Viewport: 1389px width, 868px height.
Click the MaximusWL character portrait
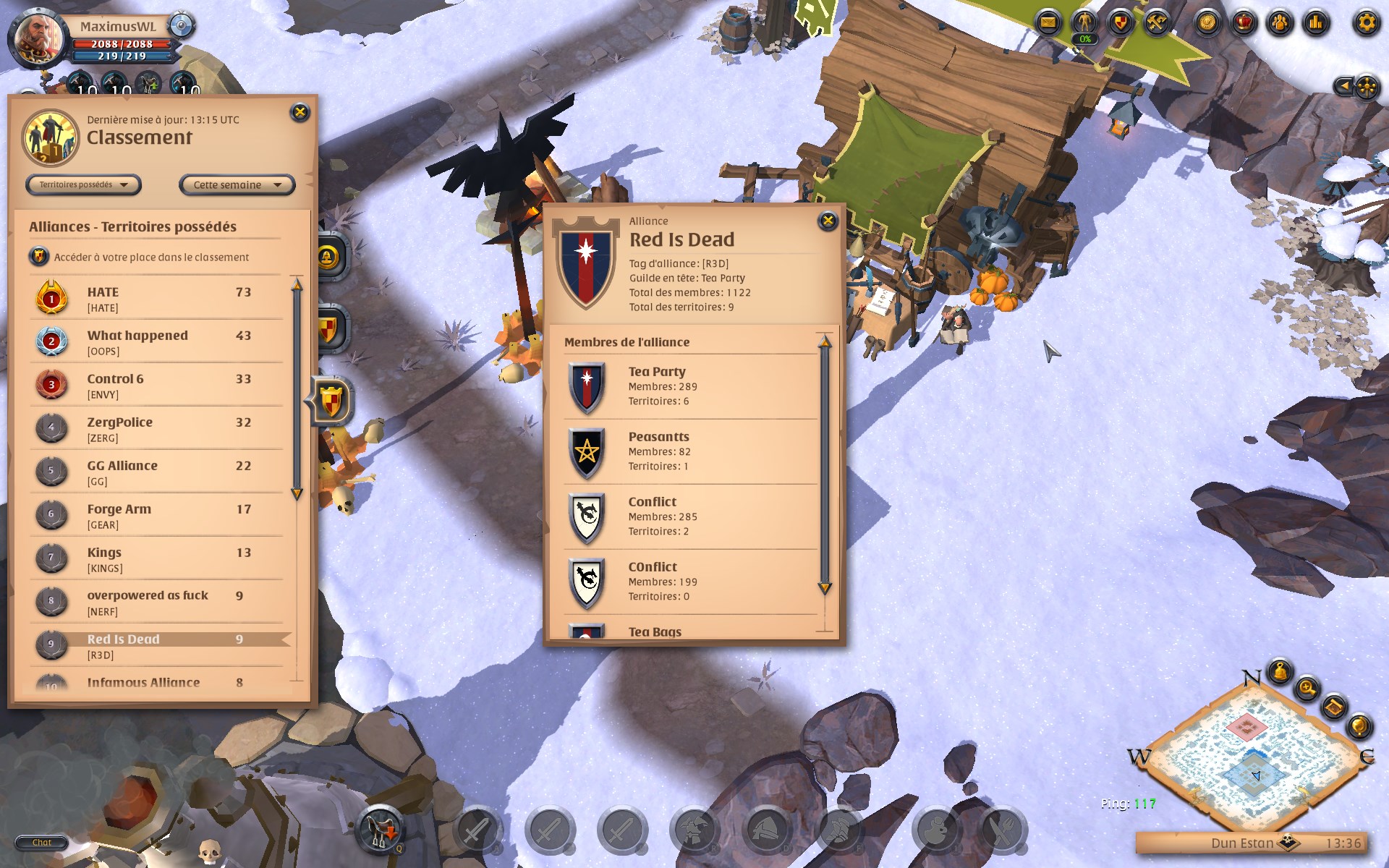pos(38,36)
